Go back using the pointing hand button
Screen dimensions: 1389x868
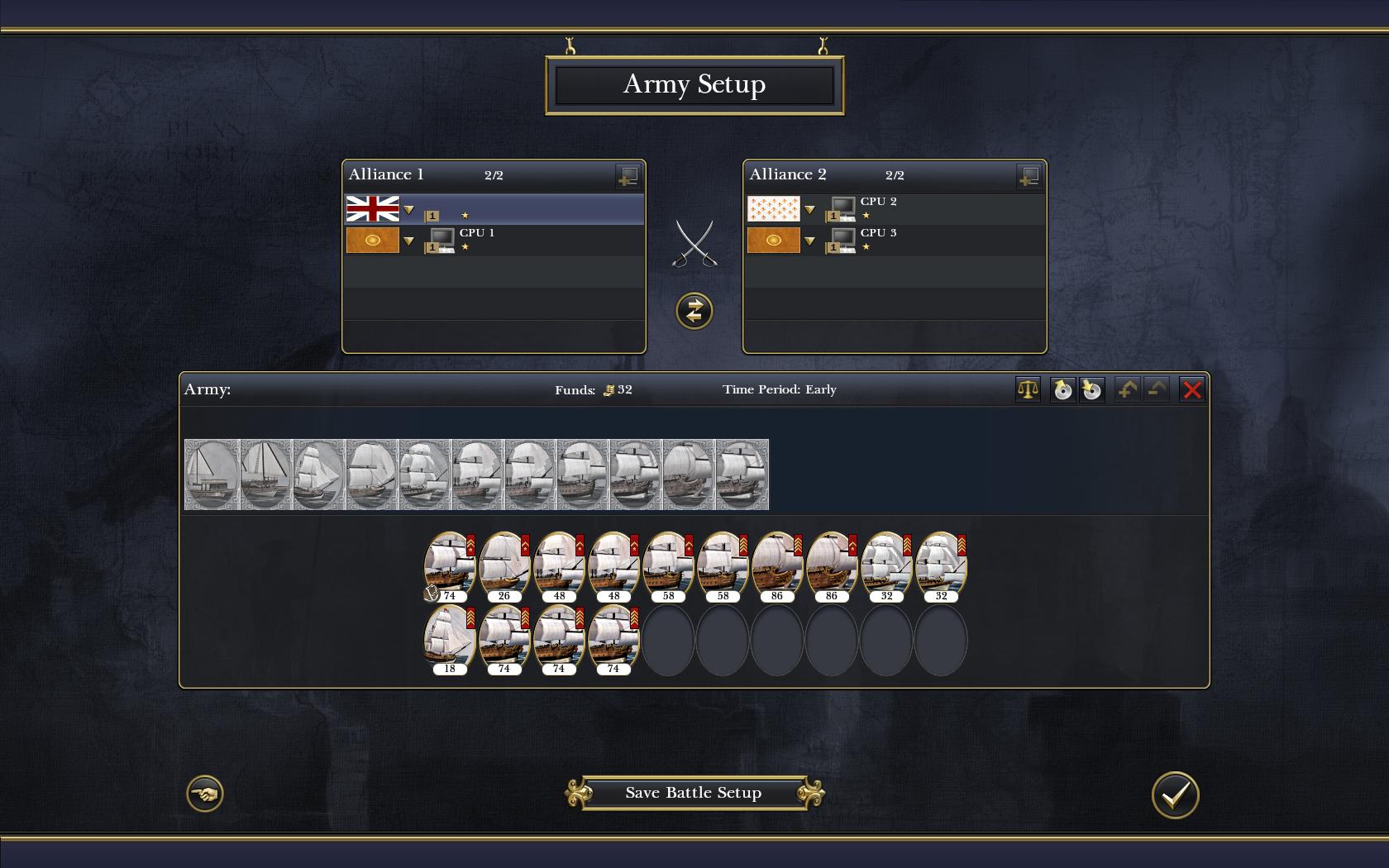pyautogui.click(x=205, y=794)
